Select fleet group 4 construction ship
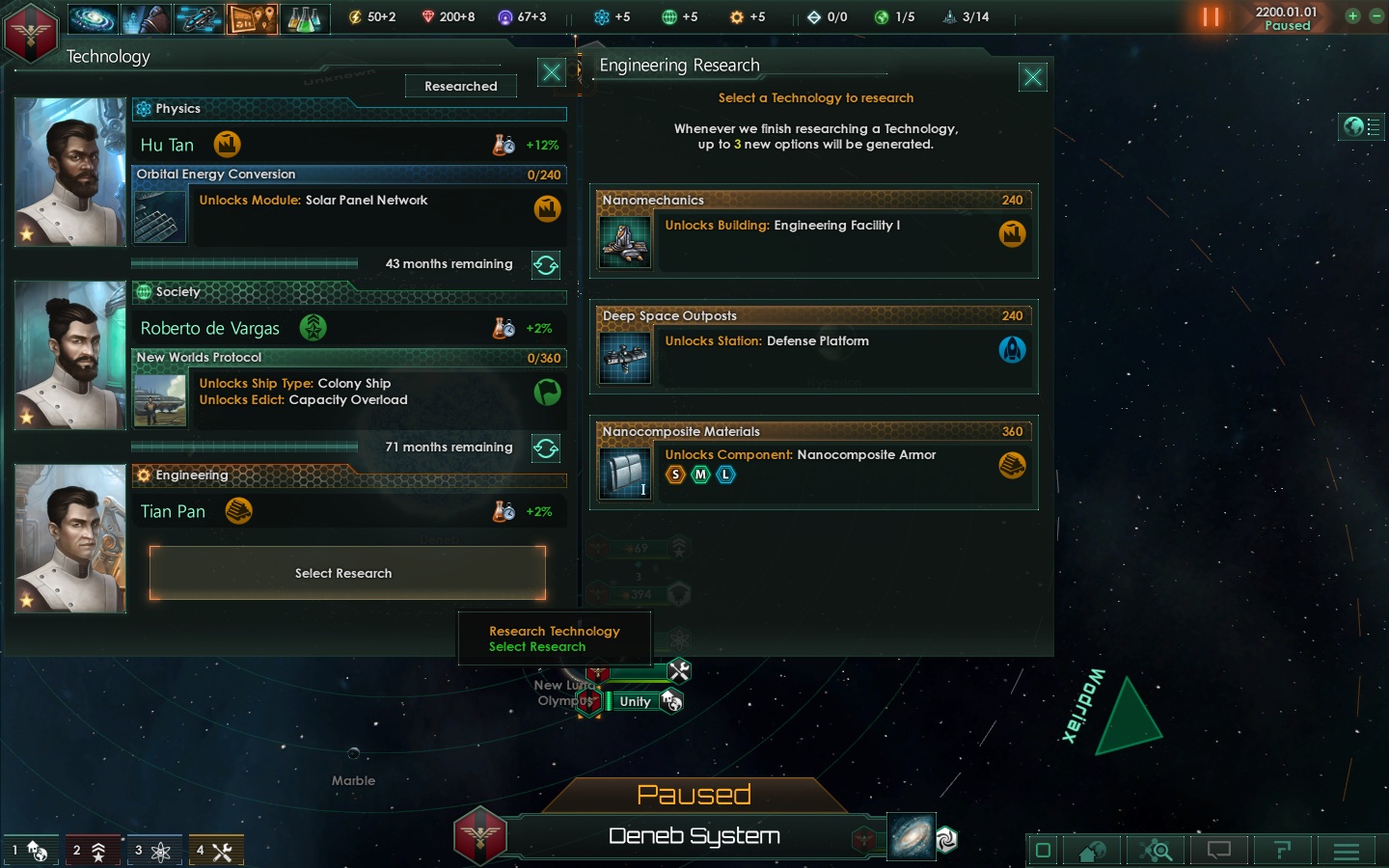This screenshot has width=1389, height=868. click(x=215, y=851)
